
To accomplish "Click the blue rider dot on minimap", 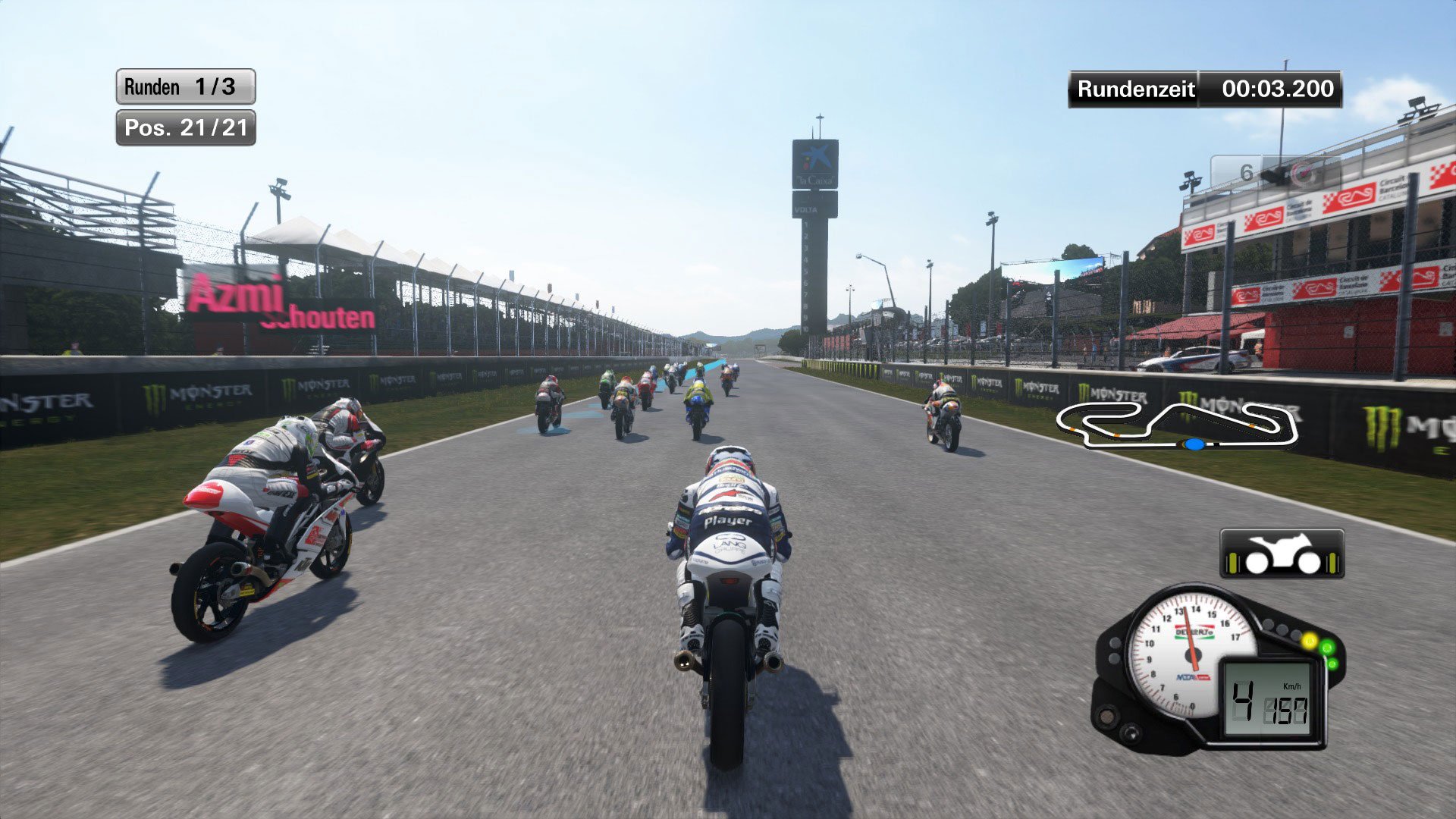I will [x=1196, y=447].
